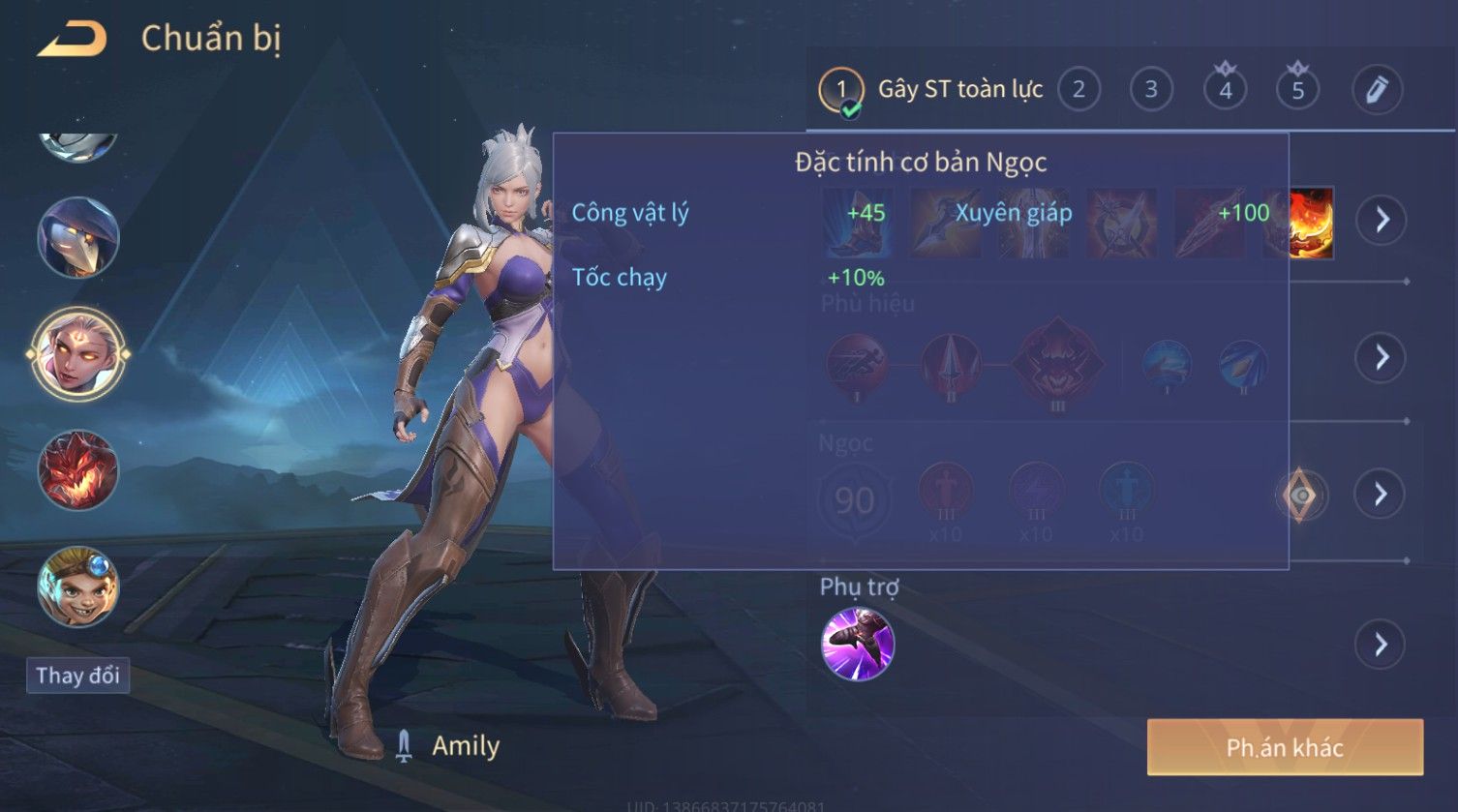This screenshot has height=812, width=1458.
Task: Open the equipment row arrow
Action: tap(1381, 220)
